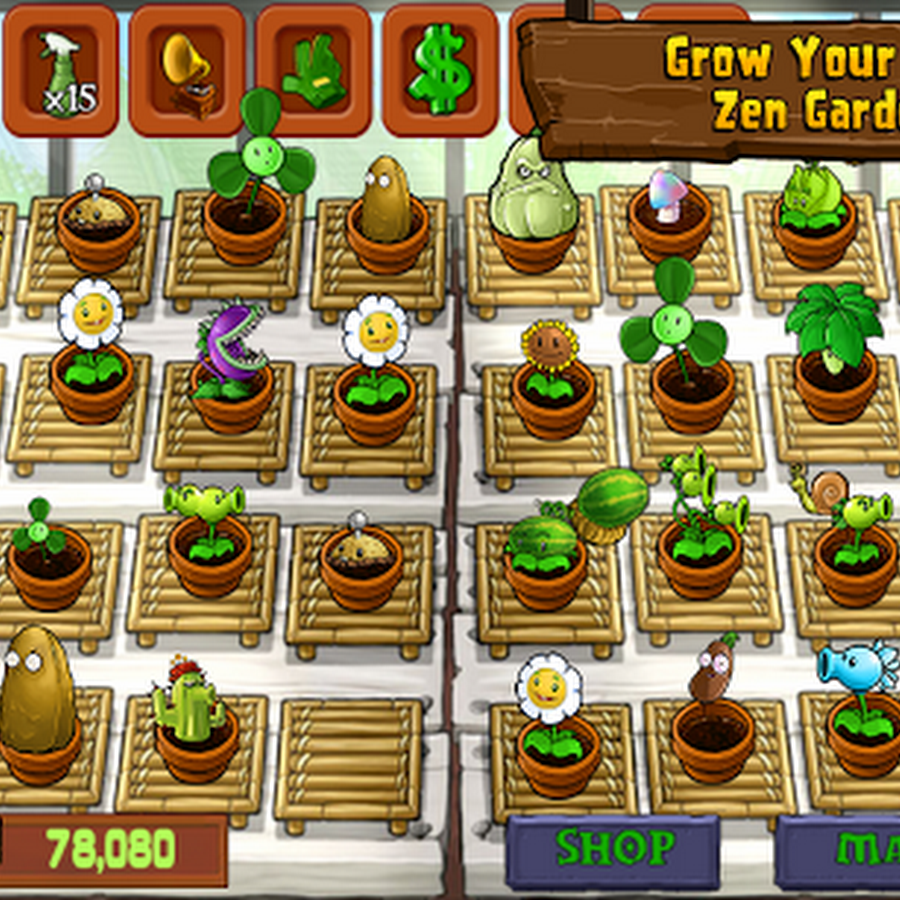Activate the green dollar sign sell tool
The height and width of the screenshot is (900, 900).
(x=441, y=72)
